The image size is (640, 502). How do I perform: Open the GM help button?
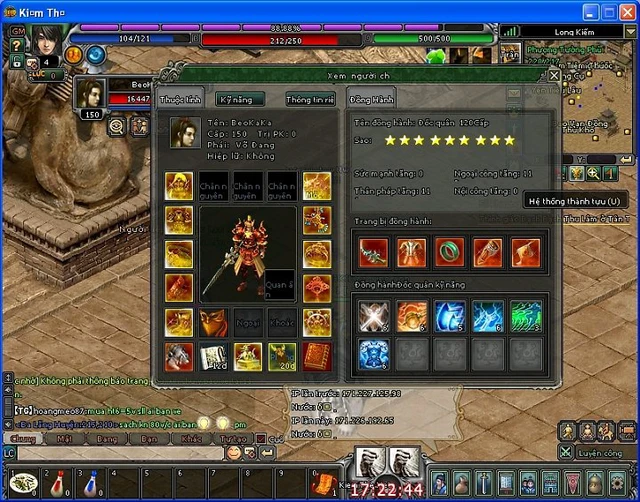coord(15,31)
